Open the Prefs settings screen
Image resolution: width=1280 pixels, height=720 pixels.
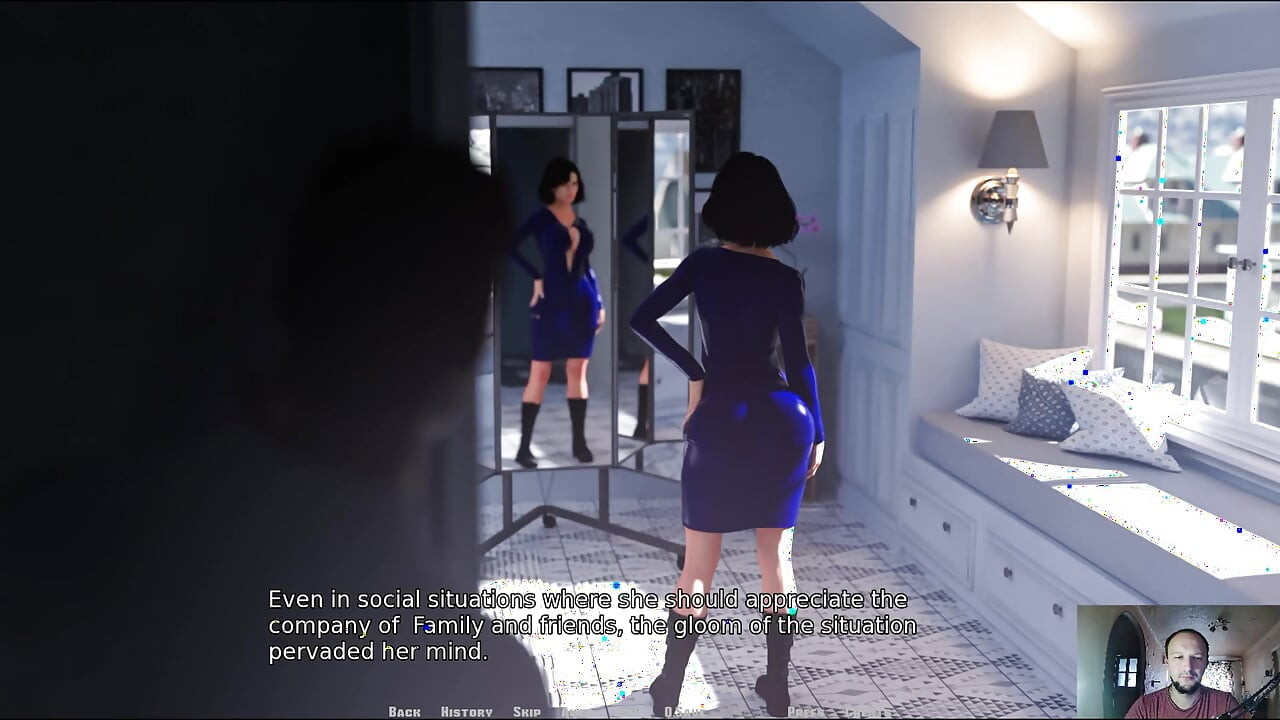pyautogui.click(x=804, y=712)
